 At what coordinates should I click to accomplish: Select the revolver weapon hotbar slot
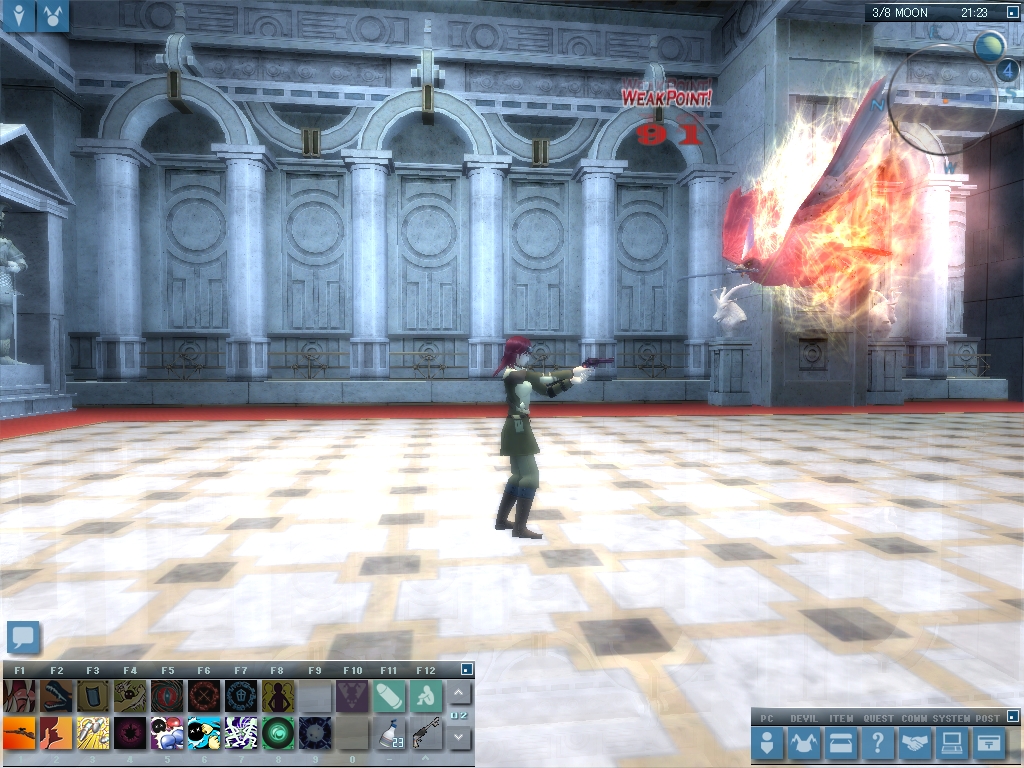427,734
